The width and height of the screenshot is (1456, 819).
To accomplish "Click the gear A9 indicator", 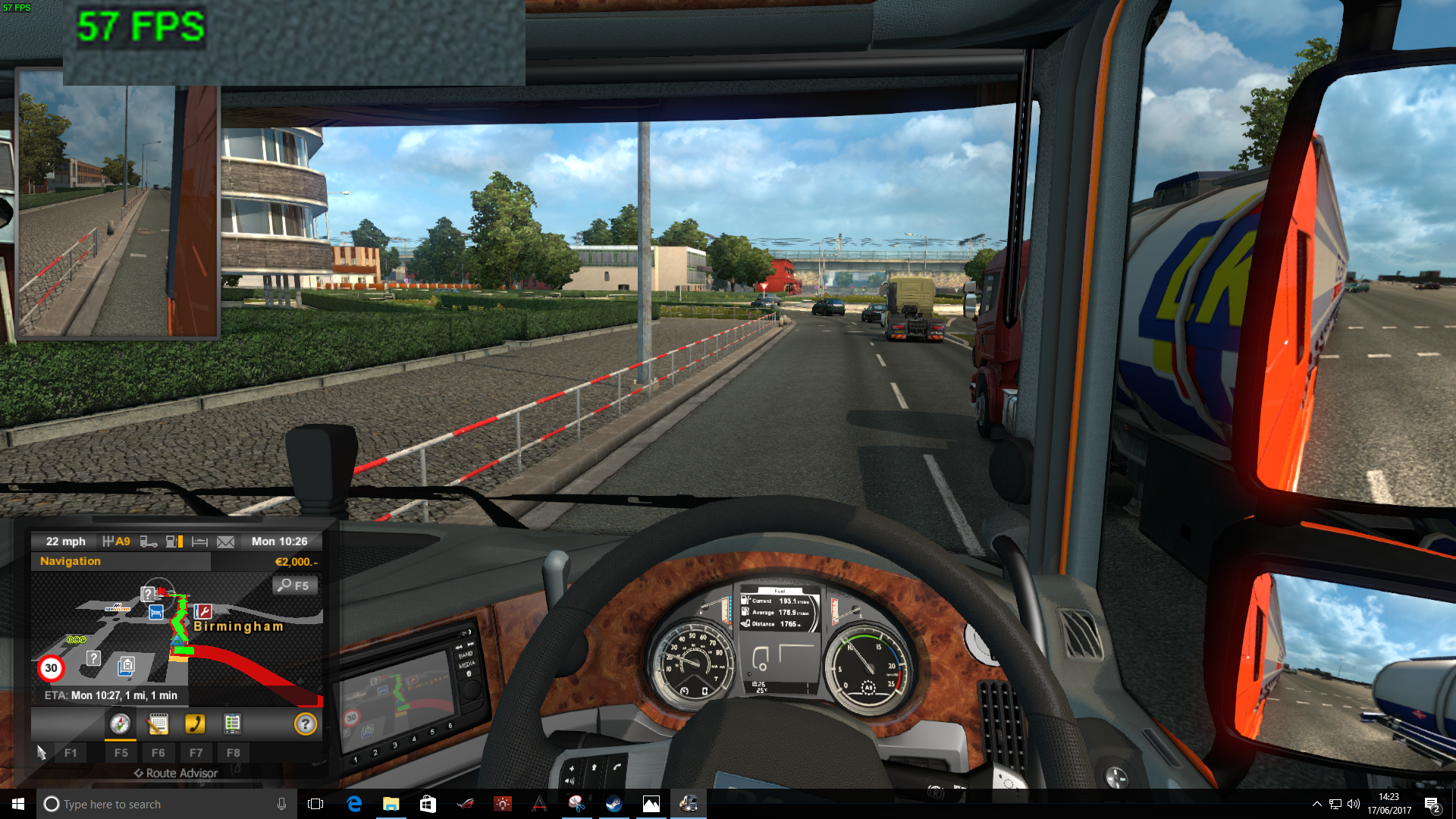I will (117, 541).
